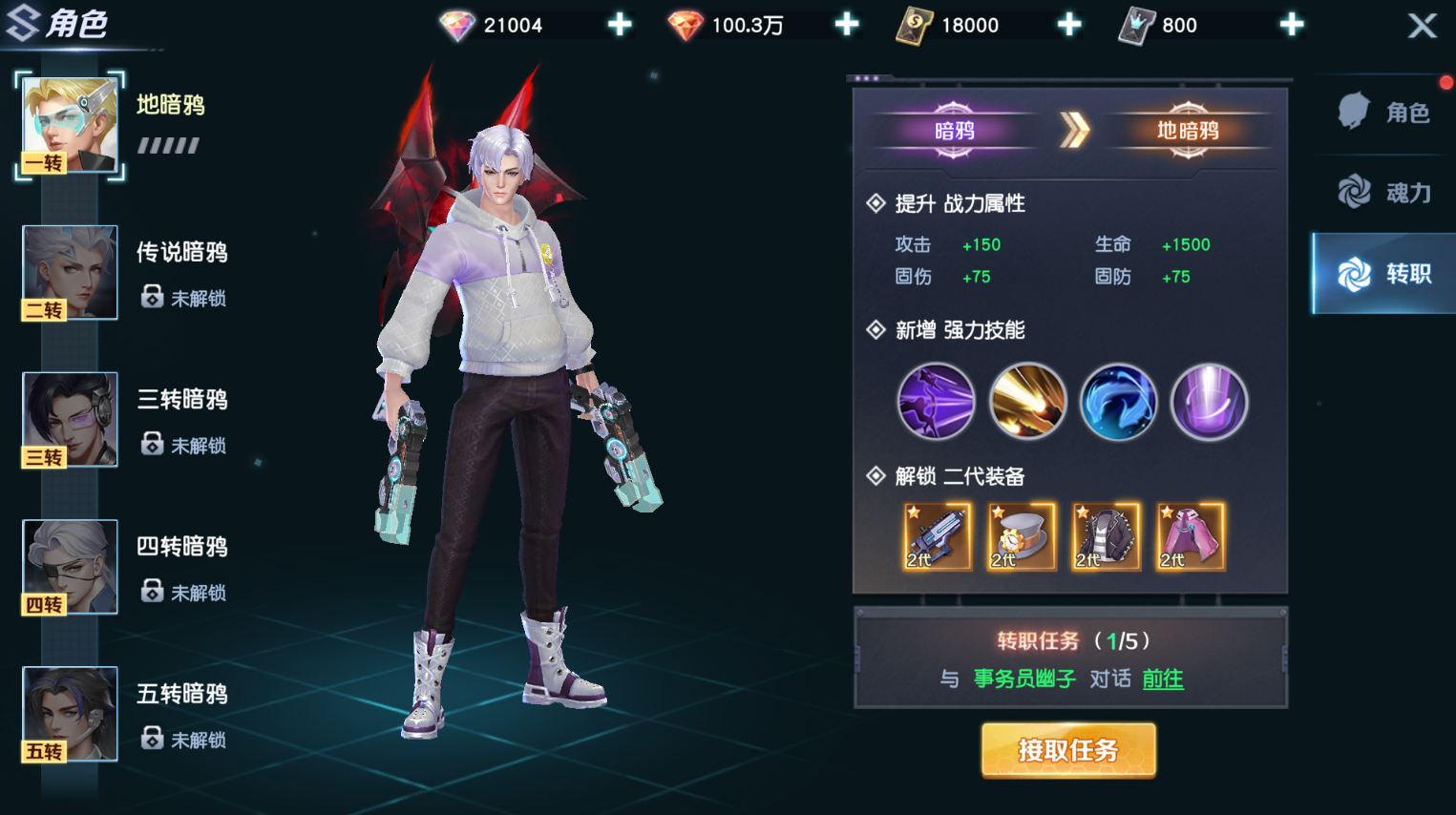This screenshot has width=1456, height=815.
Task: View the second-generation hat equipment slot
Action: 1021,537
